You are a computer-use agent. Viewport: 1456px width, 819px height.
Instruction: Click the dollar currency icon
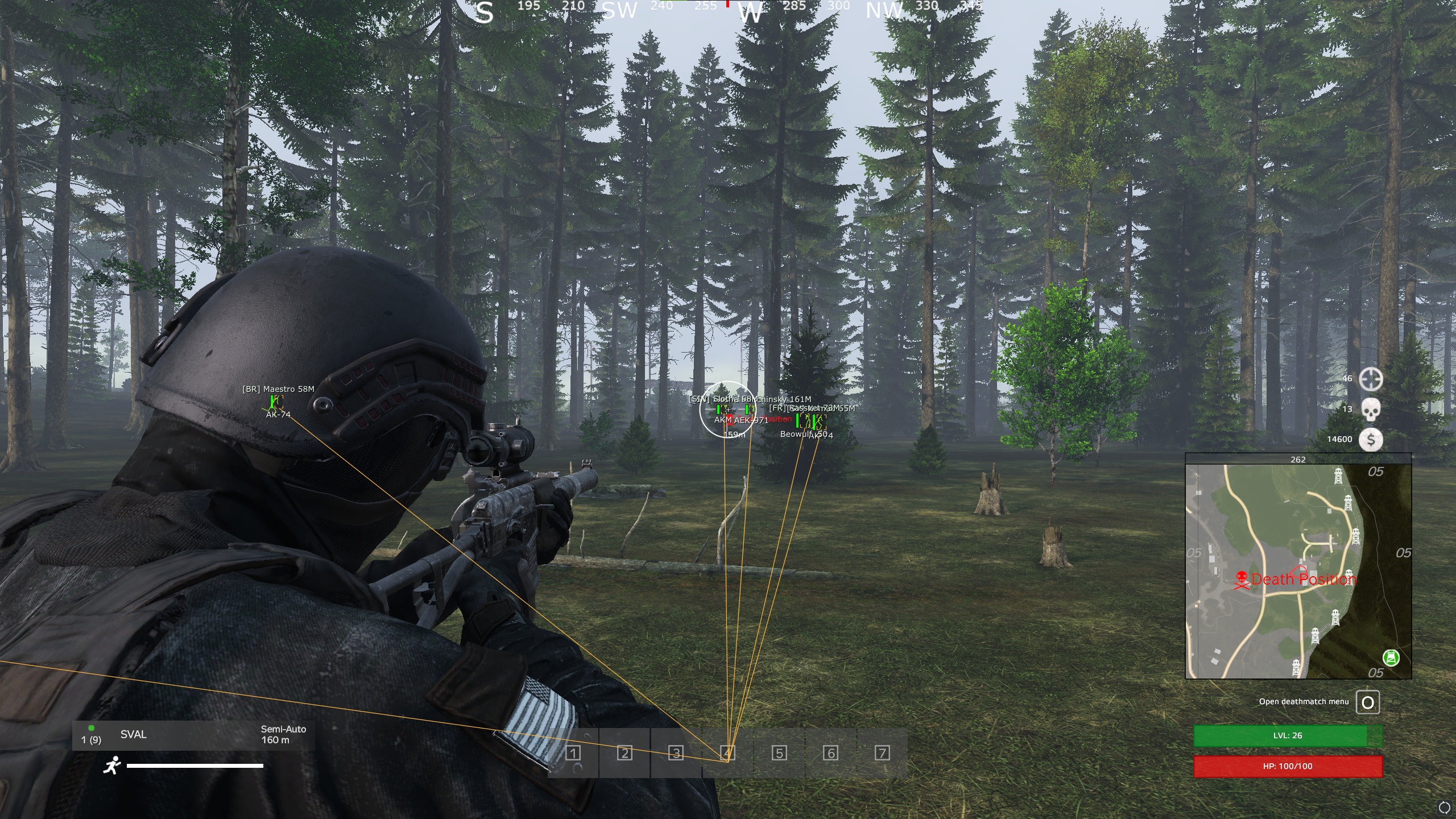tap(1371, 439)
